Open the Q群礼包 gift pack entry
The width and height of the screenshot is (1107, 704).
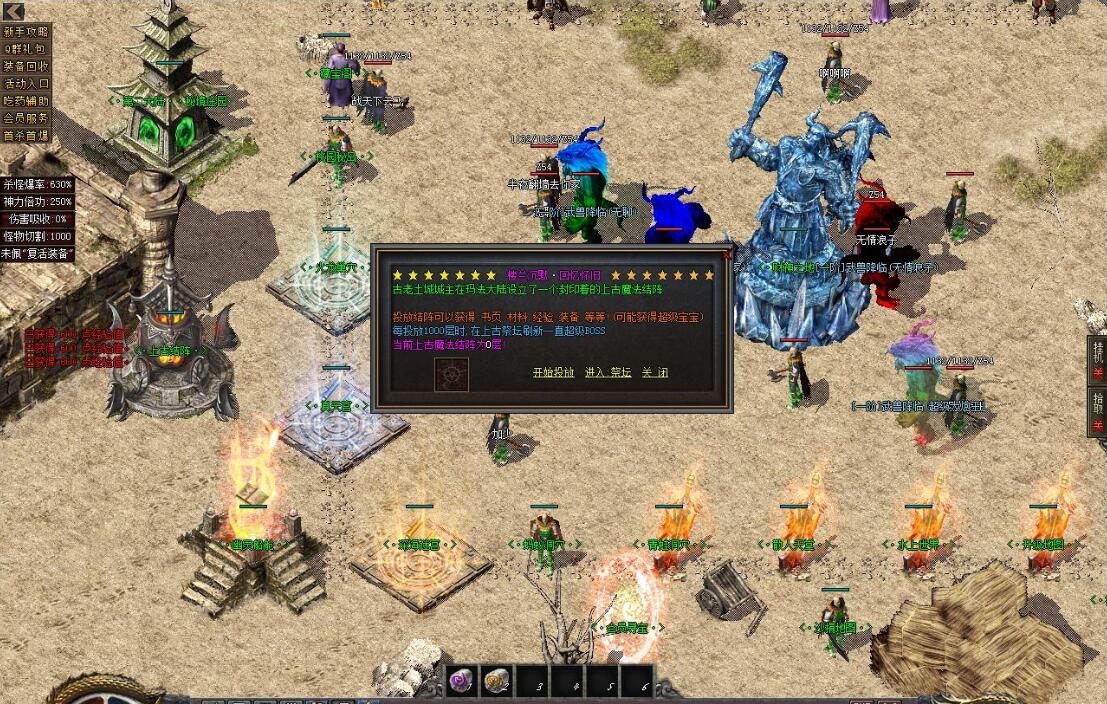pos(26,48)
